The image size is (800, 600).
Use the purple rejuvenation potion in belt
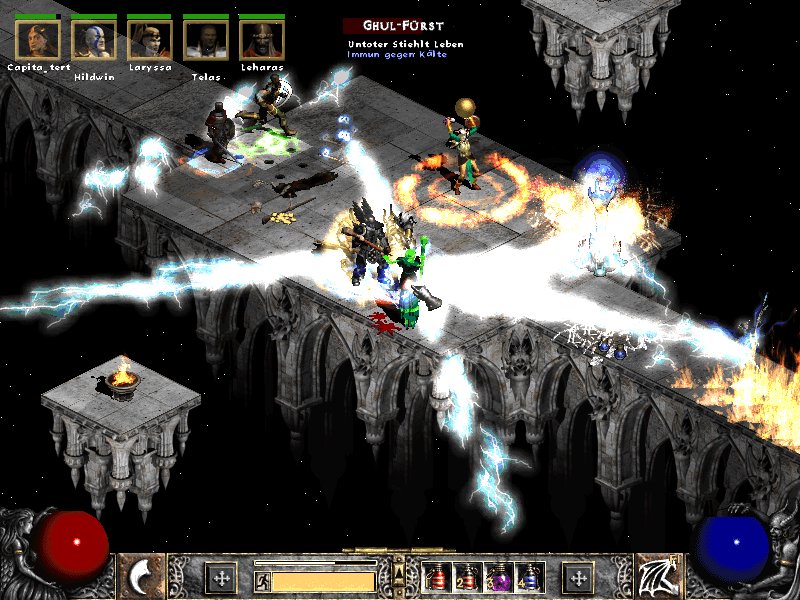[x=498, y=578]
